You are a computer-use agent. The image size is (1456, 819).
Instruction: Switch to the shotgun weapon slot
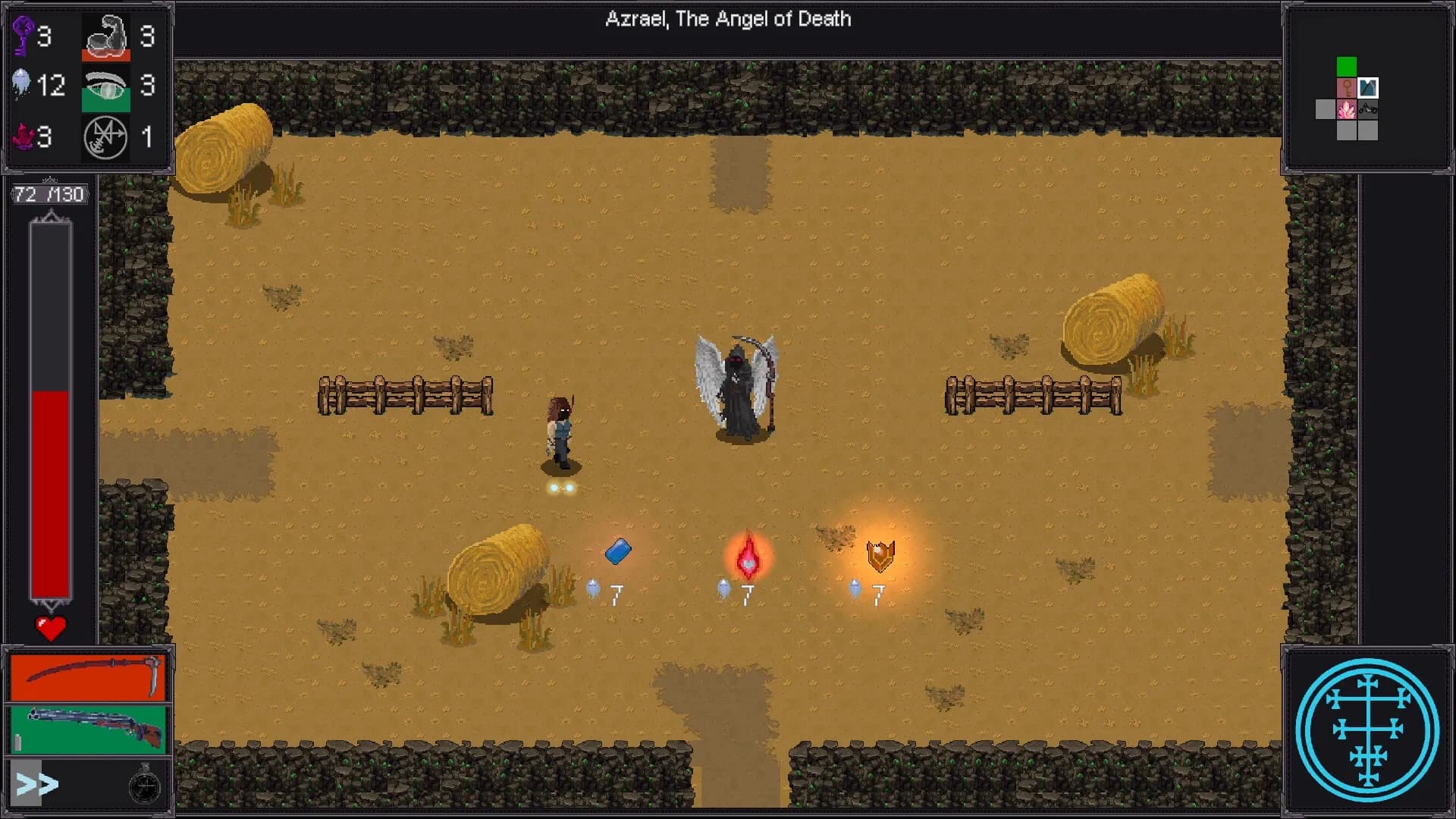[x=87, y=729]
